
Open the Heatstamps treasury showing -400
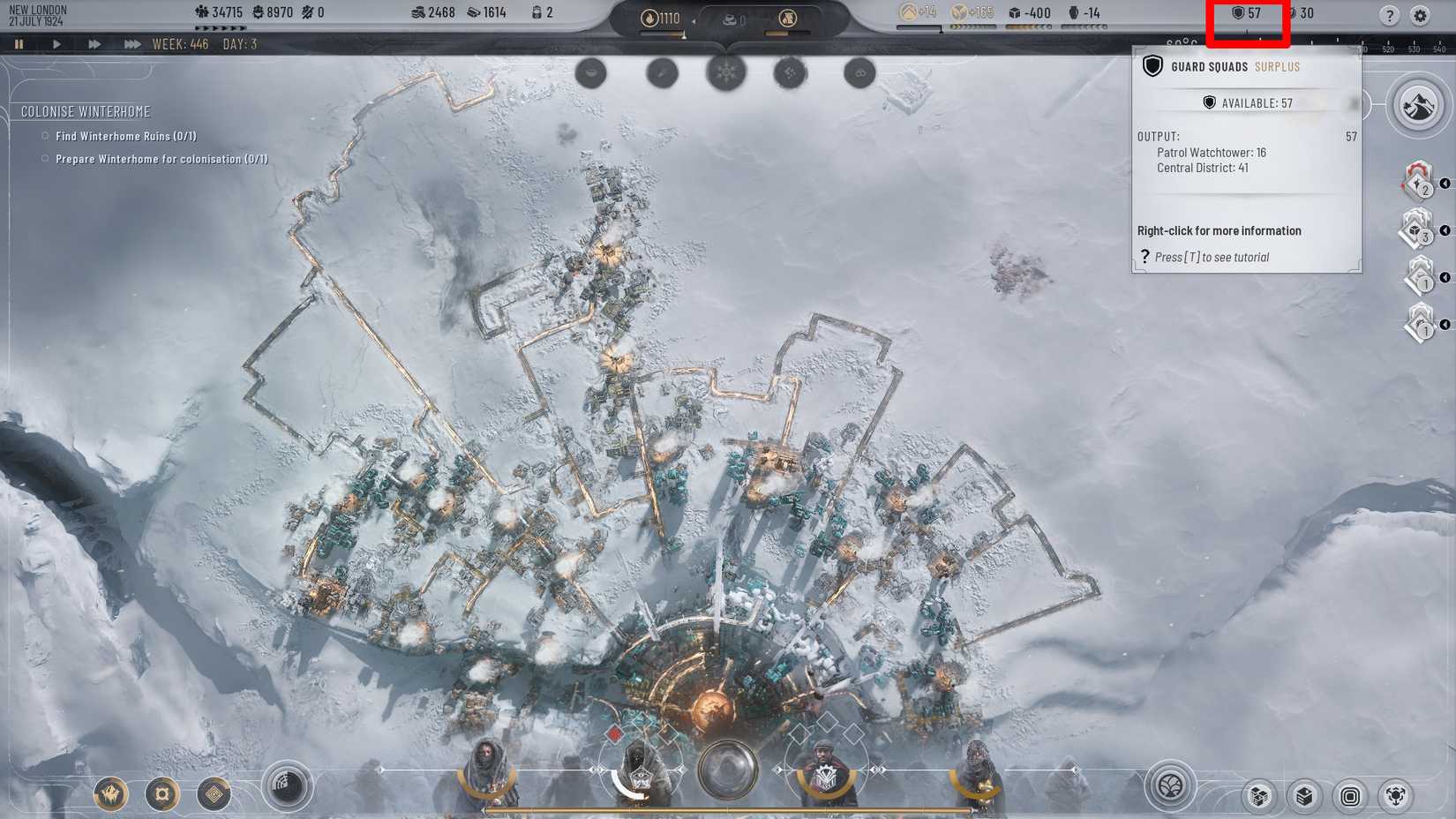(1032, 13)
